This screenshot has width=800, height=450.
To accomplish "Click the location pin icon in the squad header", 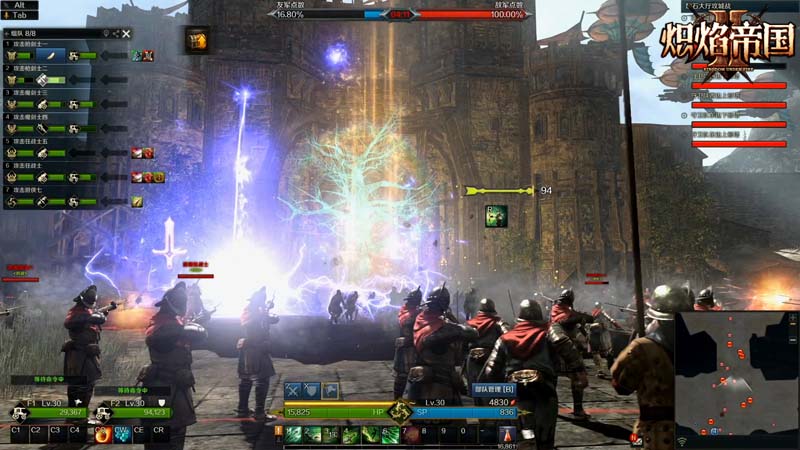I will pos(105,34).
